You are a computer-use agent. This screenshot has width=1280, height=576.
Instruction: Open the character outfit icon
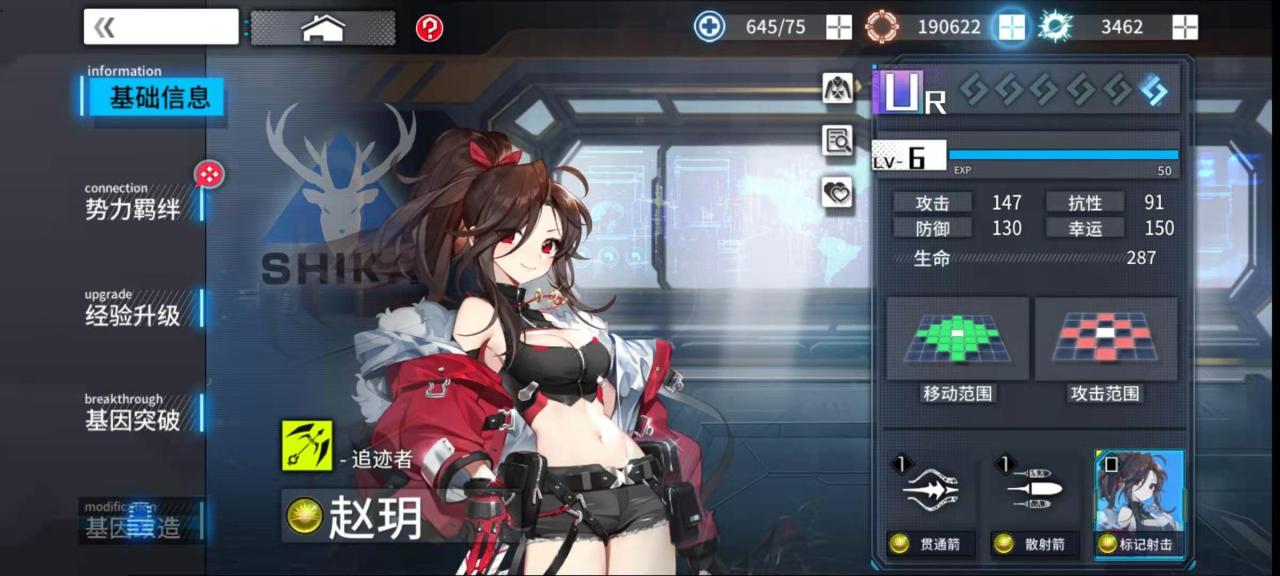click(837, 88)
